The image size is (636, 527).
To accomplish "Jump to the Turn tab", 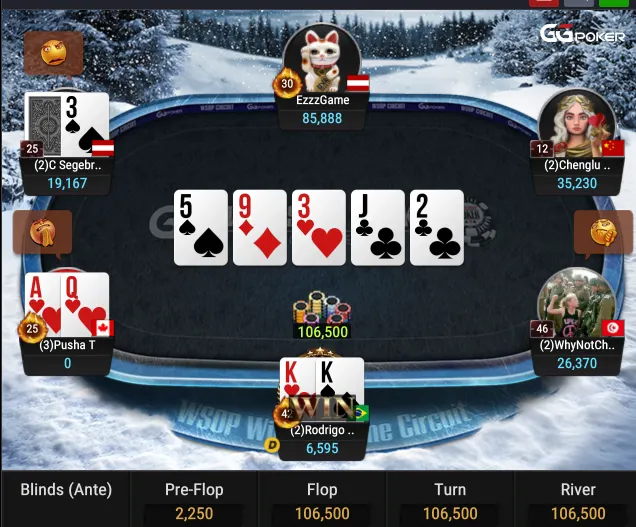I will (x=450, y=499).
